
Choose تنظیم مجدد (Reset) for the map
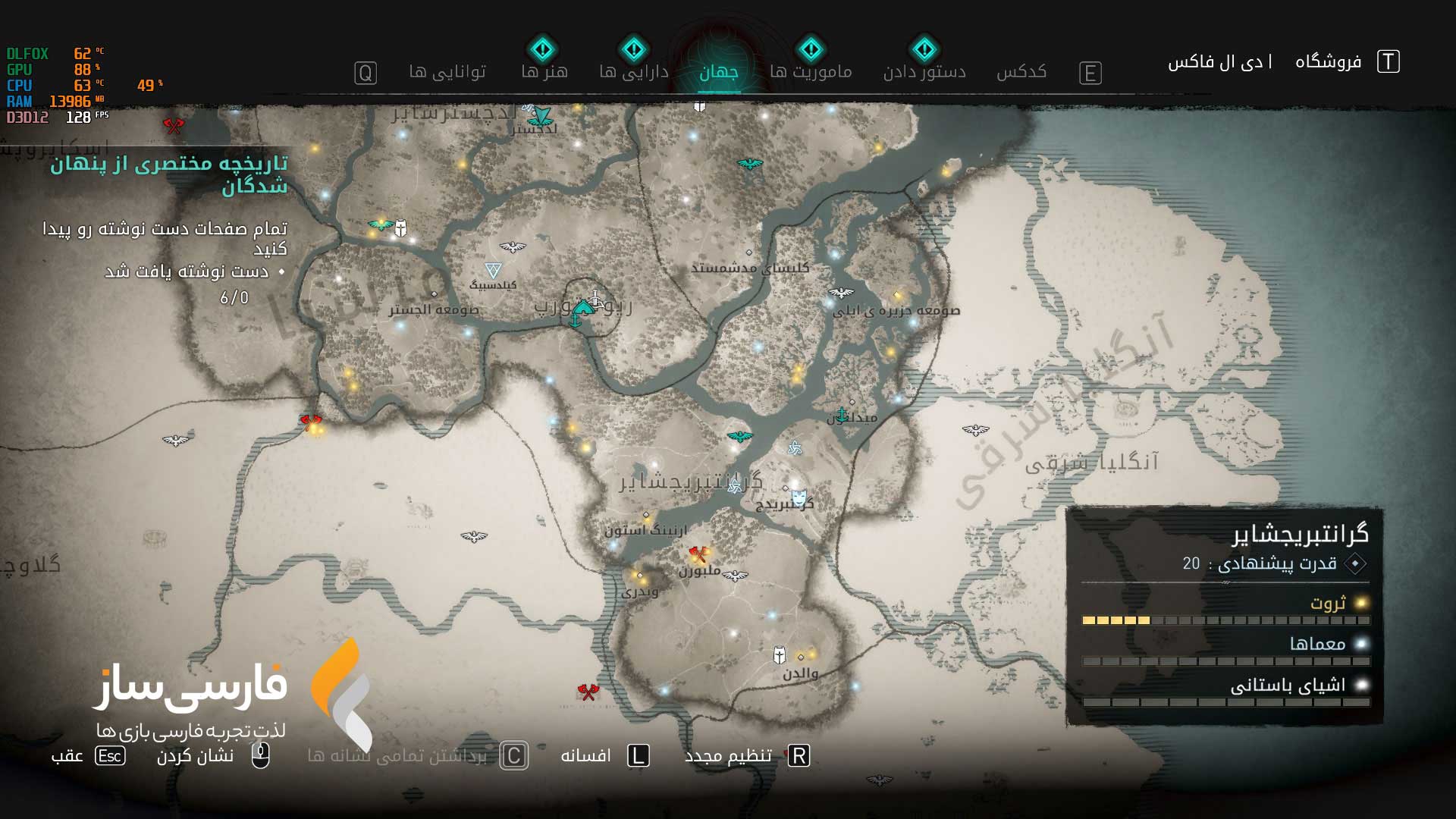(x=728, y=756)
